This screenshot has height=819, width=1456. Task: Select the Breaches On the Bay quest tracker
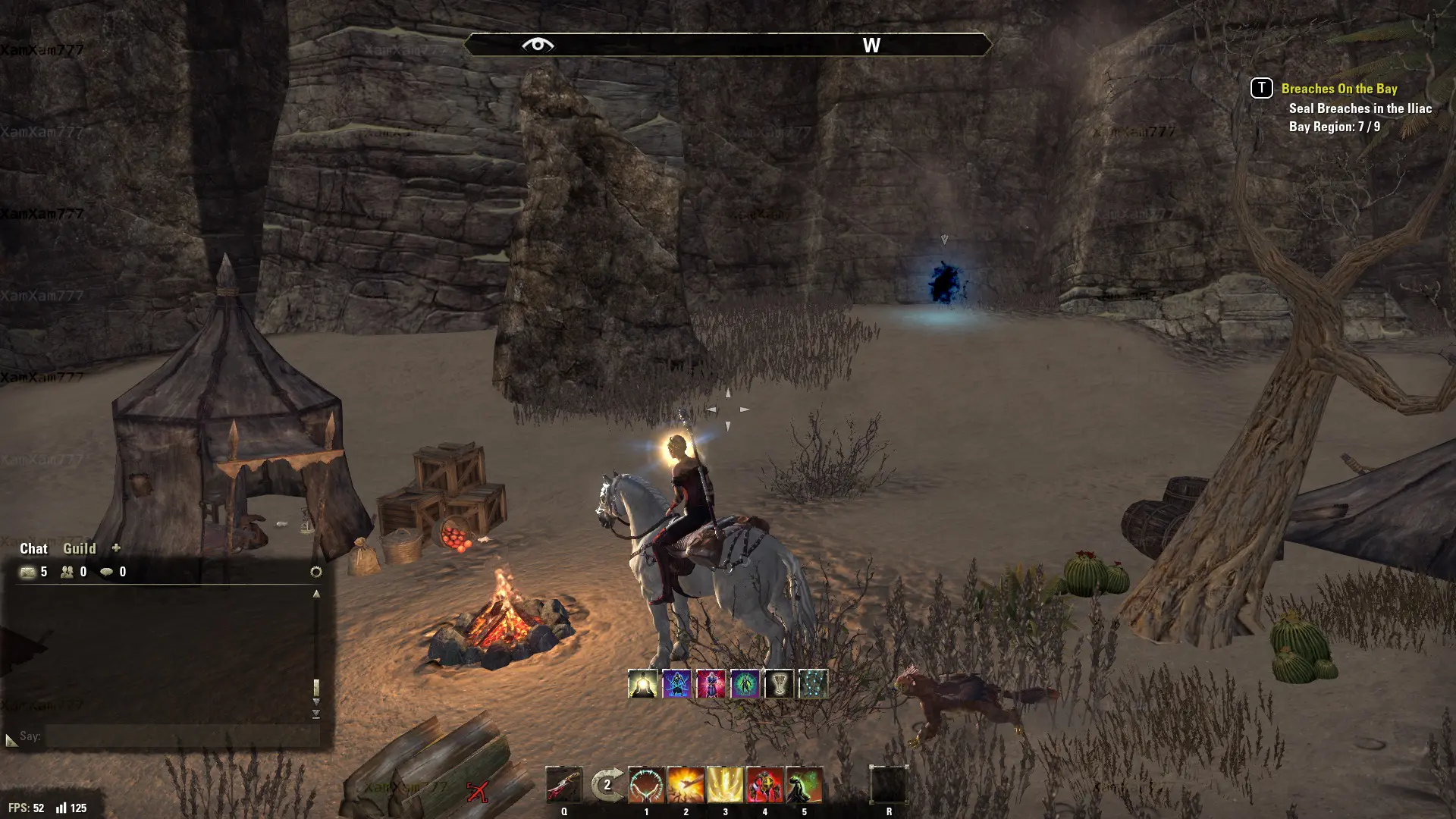tap(1338, 89)
